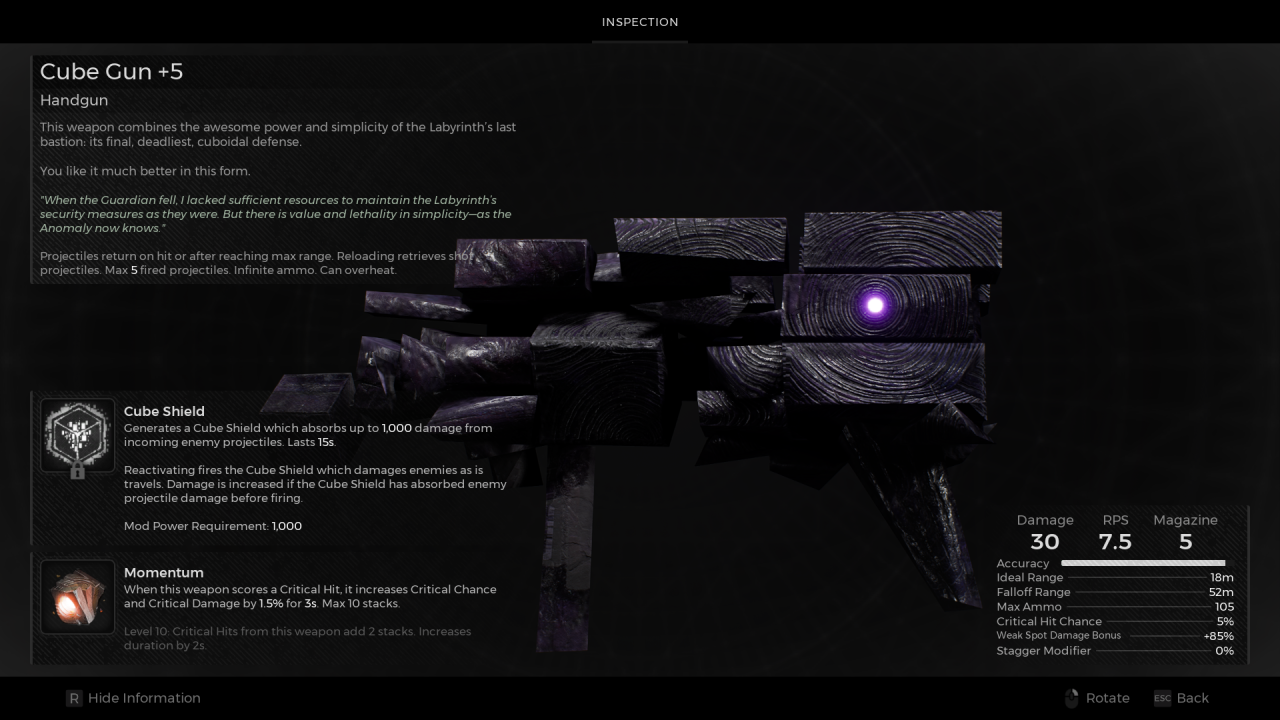Click the mouse icon next to Rotate
Image resolution: width=1280 pixels, height=720 pixels.
(x=1071, y=698)
